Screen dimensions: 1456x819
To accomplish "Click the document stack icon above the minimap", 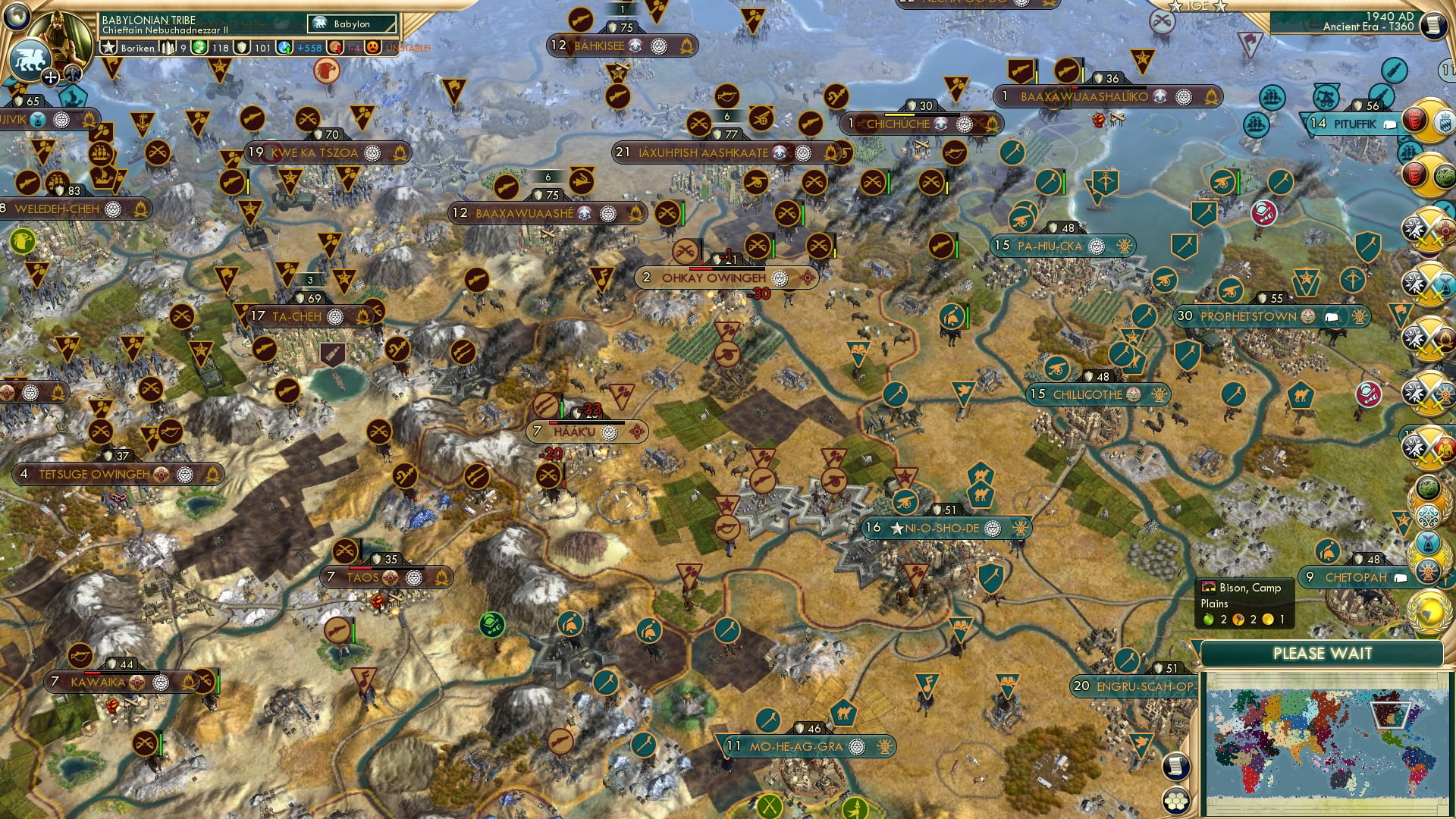I will (x=1176, y=767).
